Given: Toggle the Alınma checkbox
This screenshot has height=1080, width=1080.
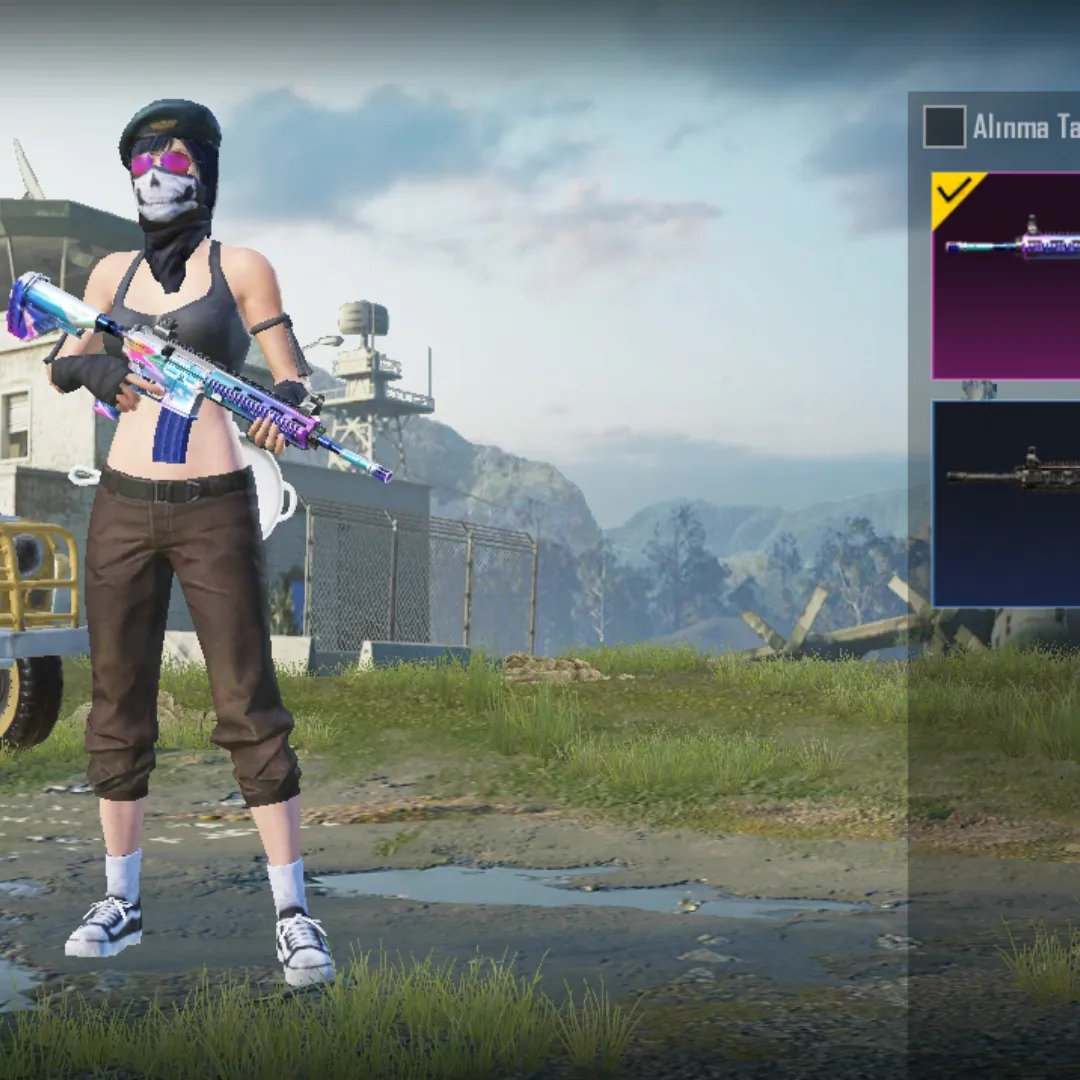Looking at the screenshot, I should pyautogui.click(x=944, y=127).
